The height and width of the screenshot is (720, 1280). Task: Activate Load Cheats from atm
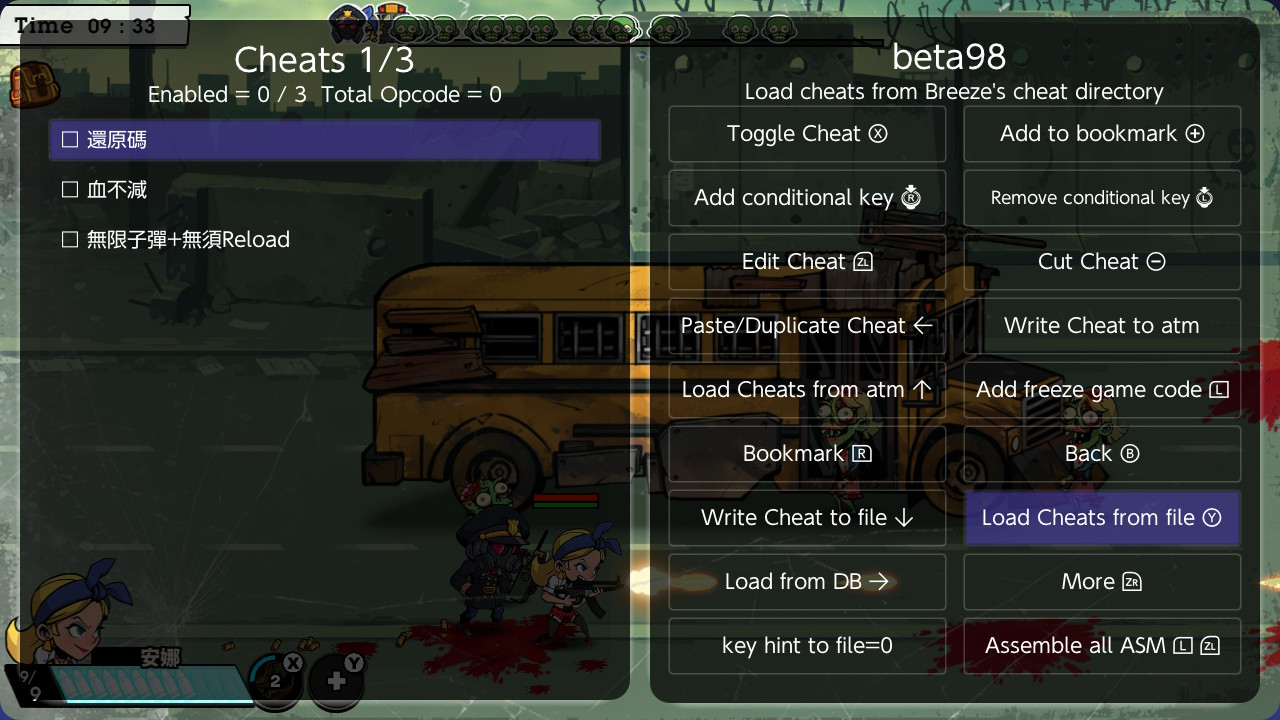(x=807, y=390)
